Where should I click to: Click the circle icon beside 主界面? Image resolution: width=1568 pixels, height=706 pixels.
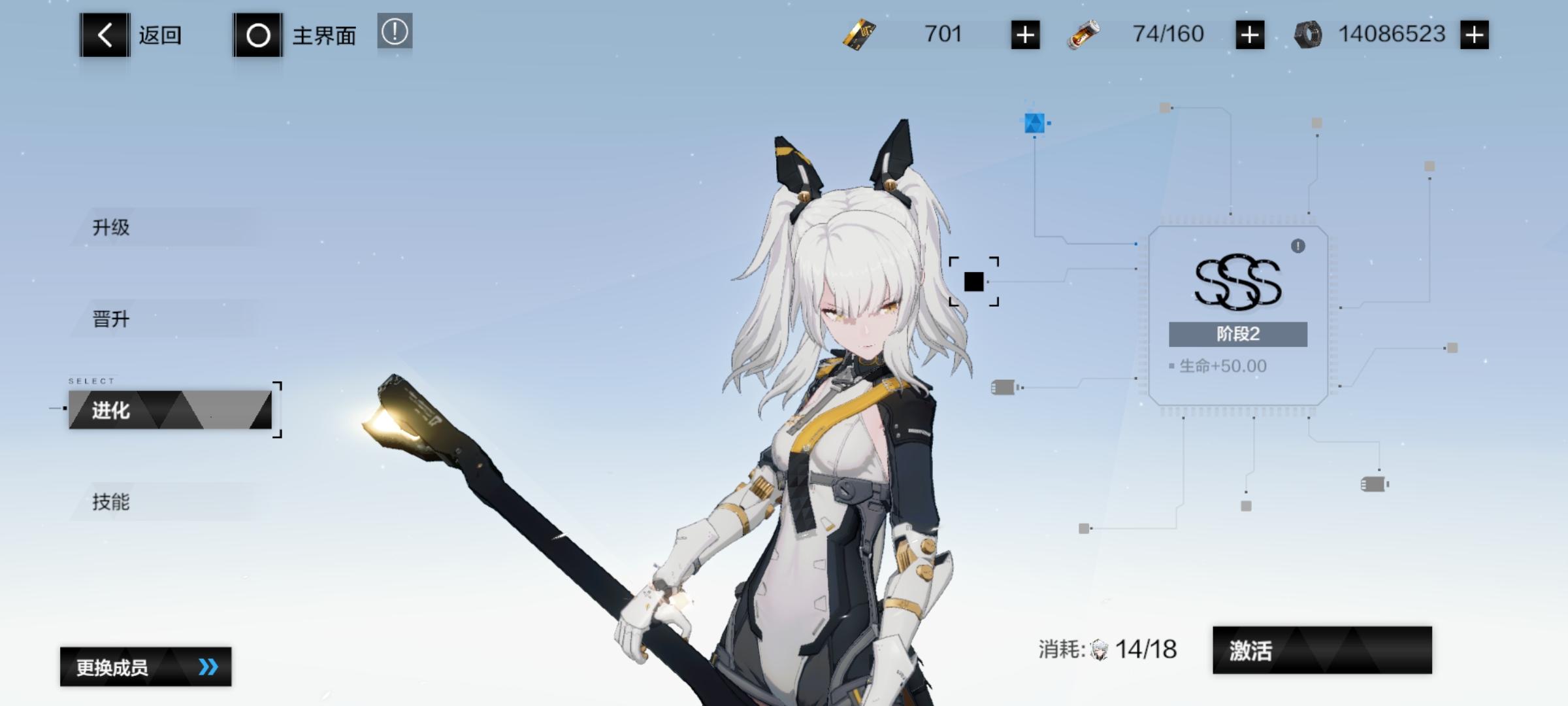pyautogui.click(x=259, y=35)
